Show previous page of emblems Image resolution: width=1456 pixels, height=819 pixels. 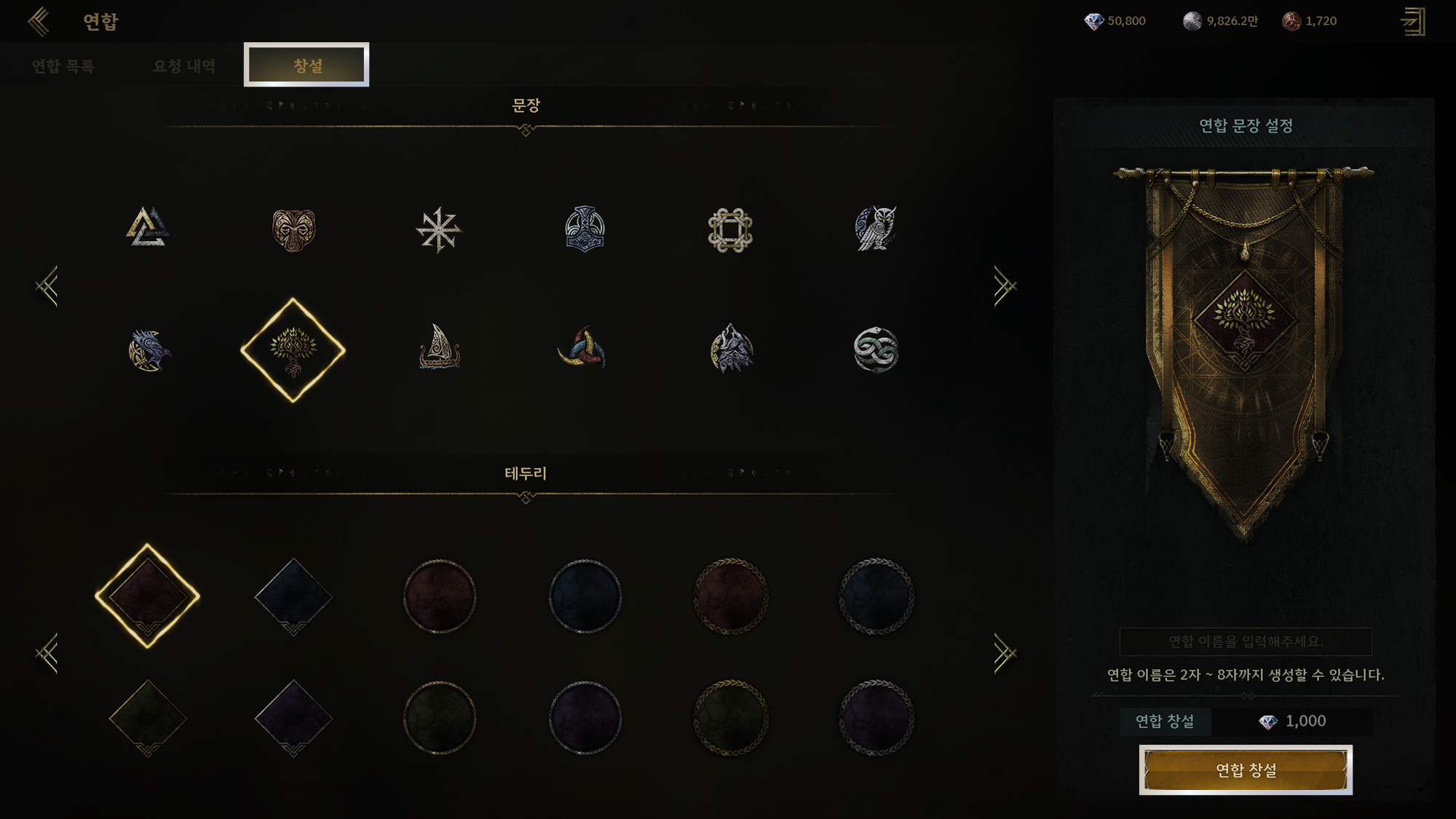(47, 287)
